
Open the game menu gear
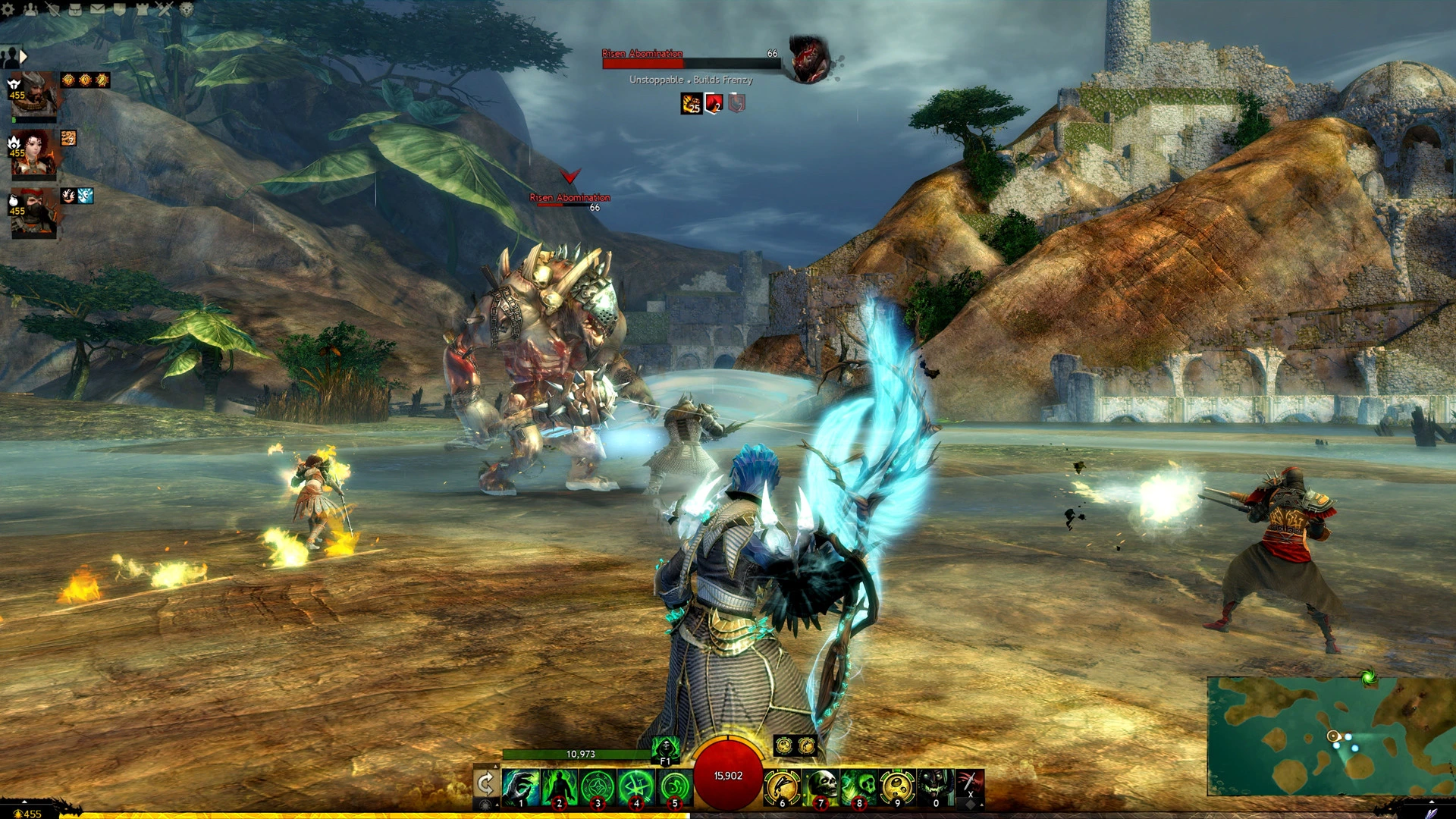(8, 8)
